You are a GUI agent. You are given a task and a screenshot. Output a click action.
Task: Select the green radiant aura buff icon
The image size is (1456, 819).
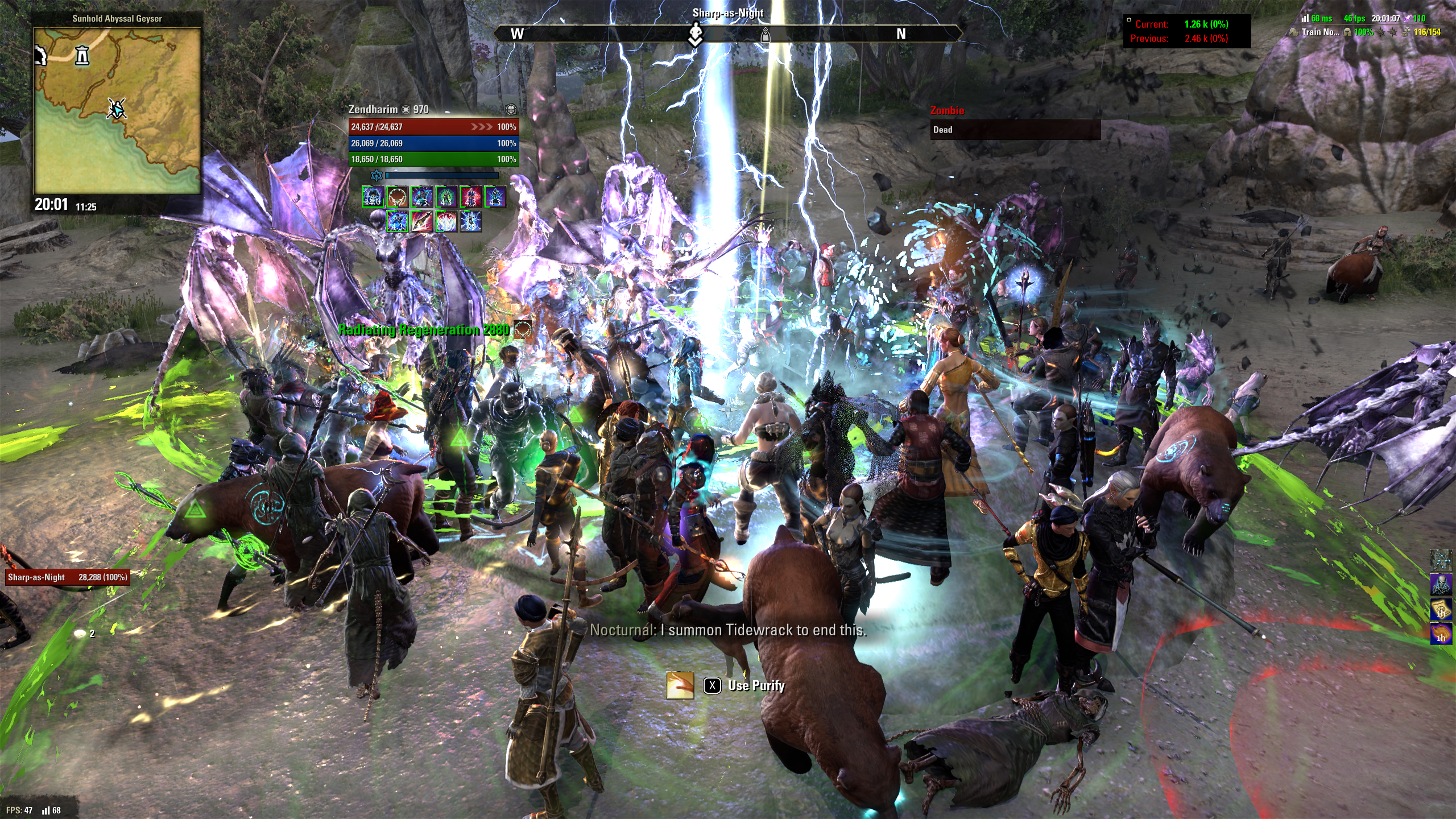click(x=446, y=197)
